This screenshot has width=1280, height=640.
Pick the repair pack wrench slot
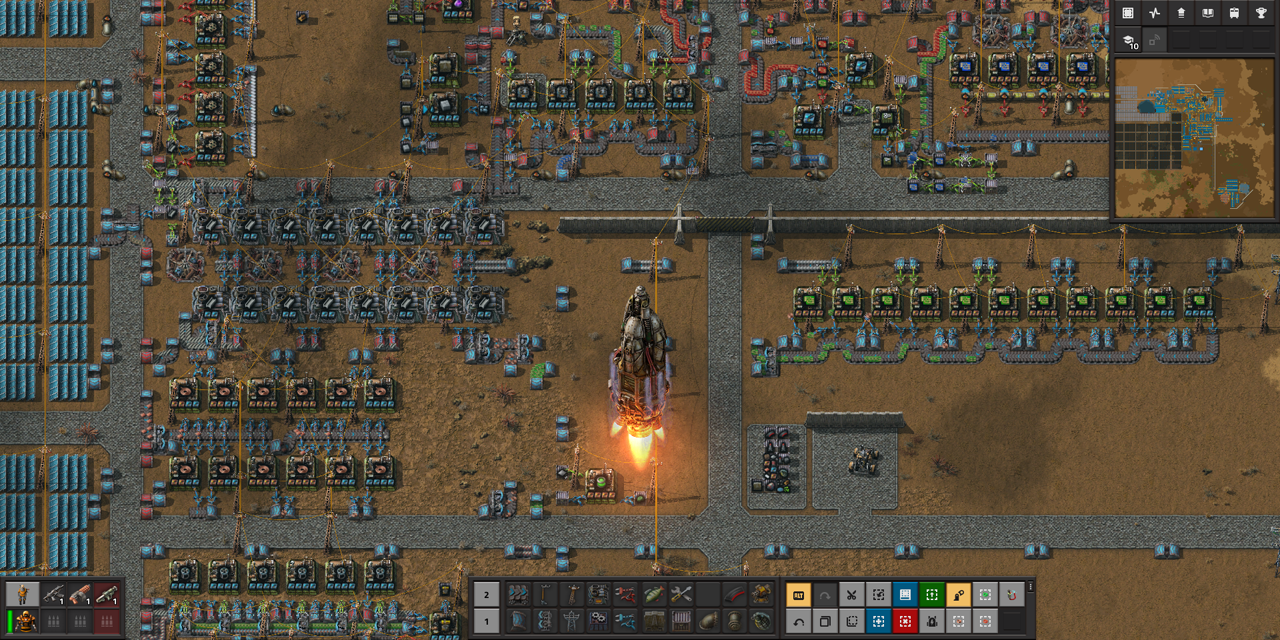[x=681, y=595]
